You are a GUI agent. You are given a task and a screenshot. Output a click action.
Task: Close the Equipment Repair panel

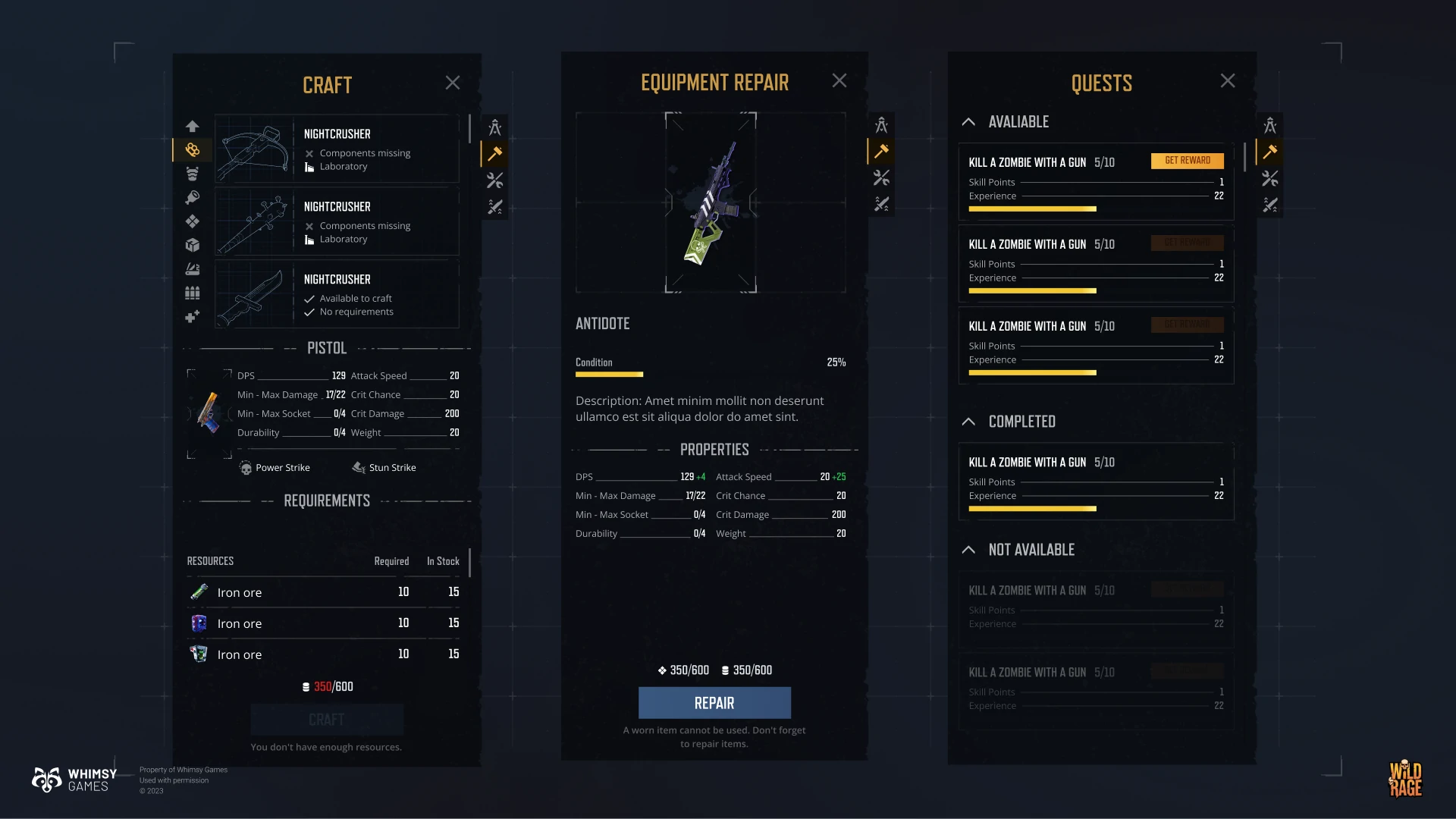tap(839, 80)
